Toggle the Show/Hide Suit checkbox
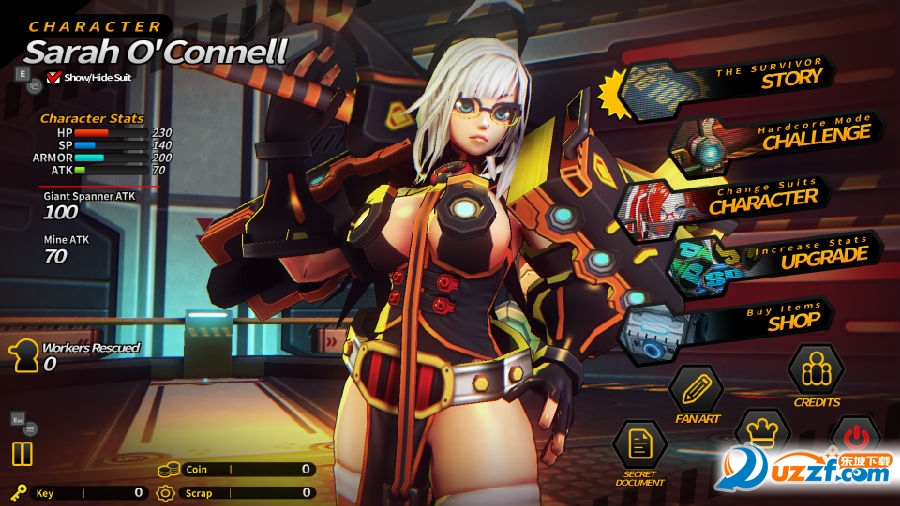The height and width of the screenshot is (506, 900). coord(55,76)
